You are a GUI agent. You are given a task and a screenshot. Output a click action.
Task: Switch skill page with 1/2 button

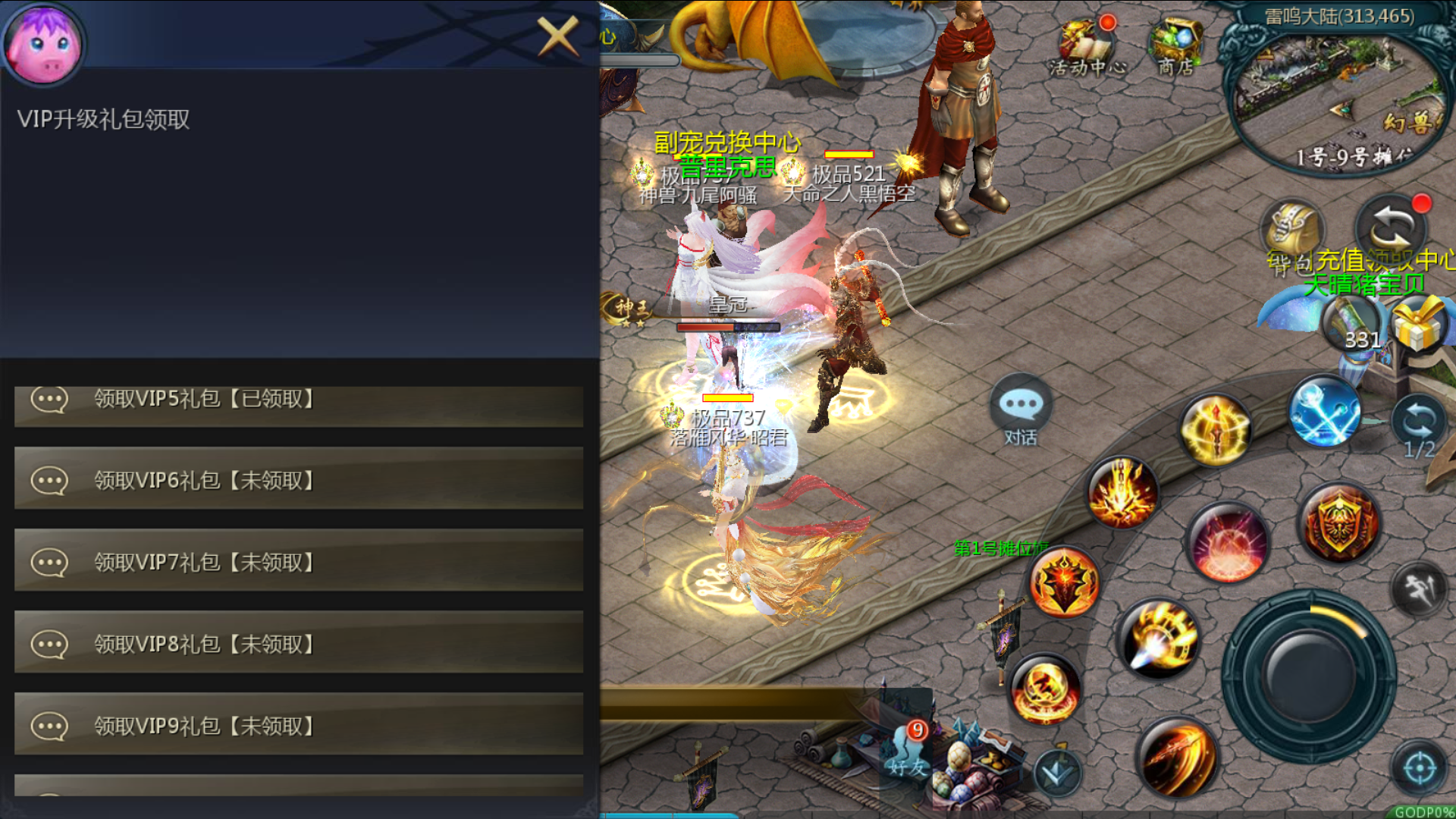[x=1419, y=426]
